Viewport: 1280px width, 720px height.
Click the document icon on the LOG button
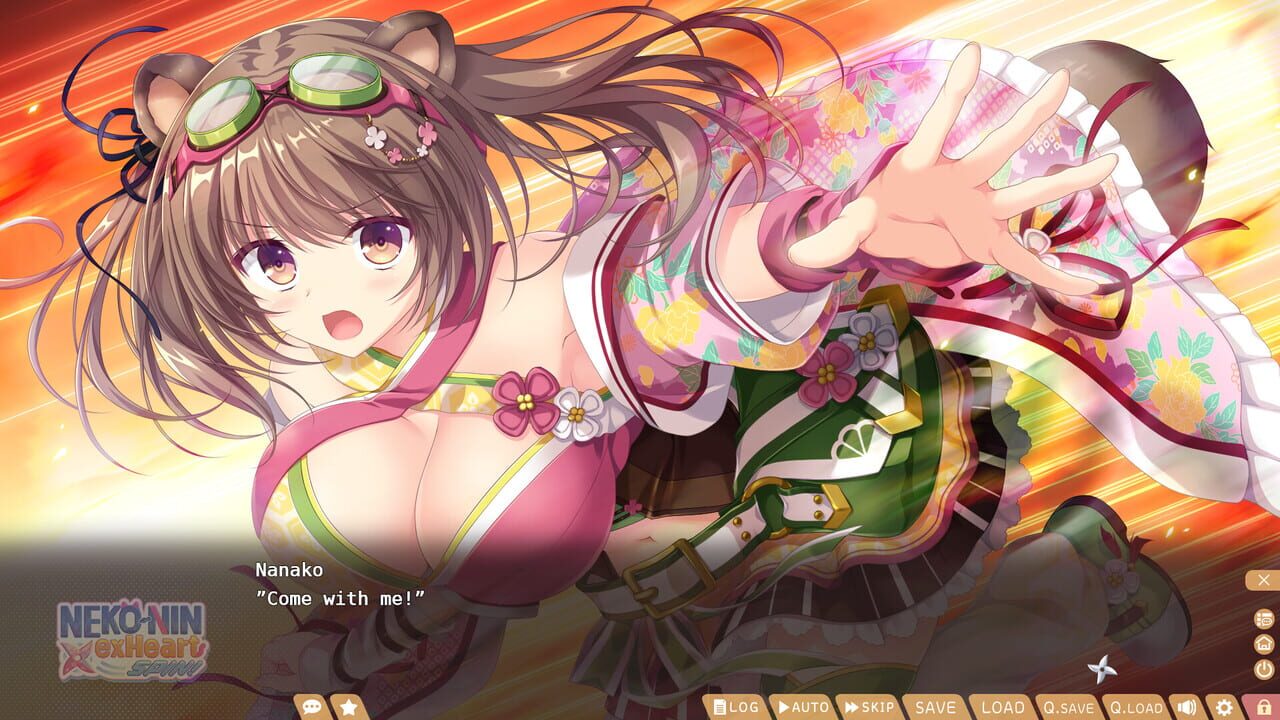tap(718, 707)
